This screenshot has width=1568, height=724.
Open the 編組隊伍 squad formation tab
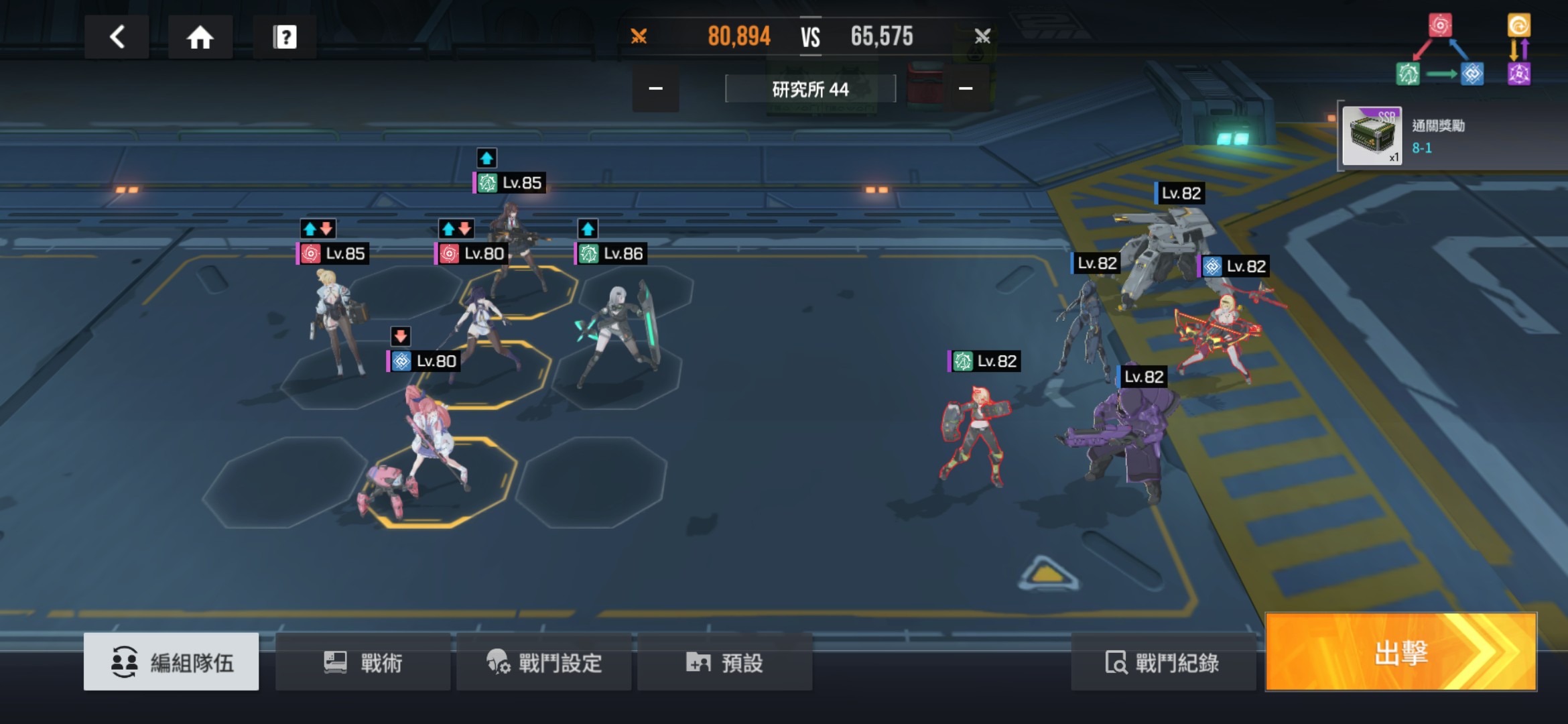[x=172, y=662]
